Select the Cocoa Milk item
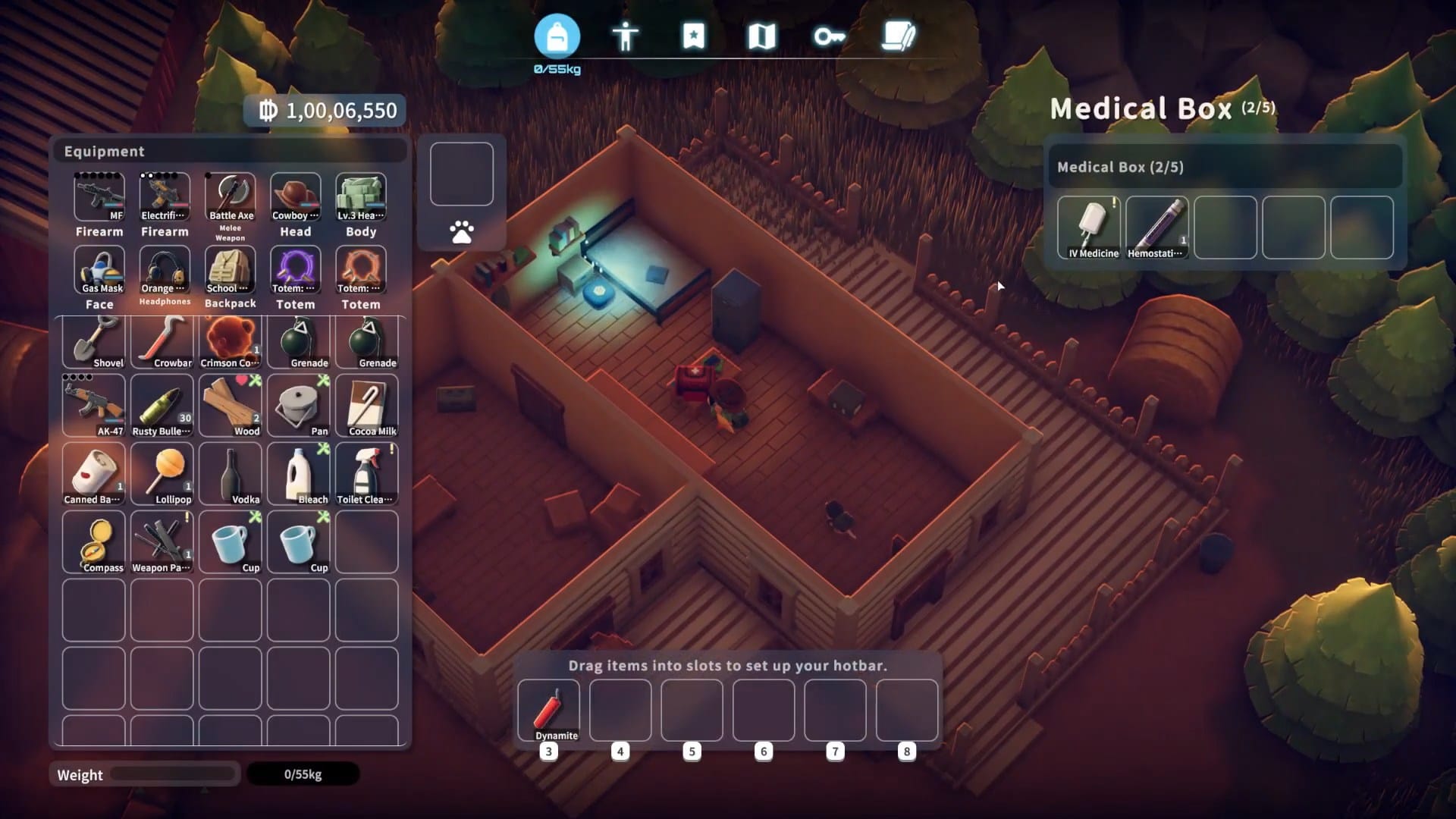 (367, 406)
